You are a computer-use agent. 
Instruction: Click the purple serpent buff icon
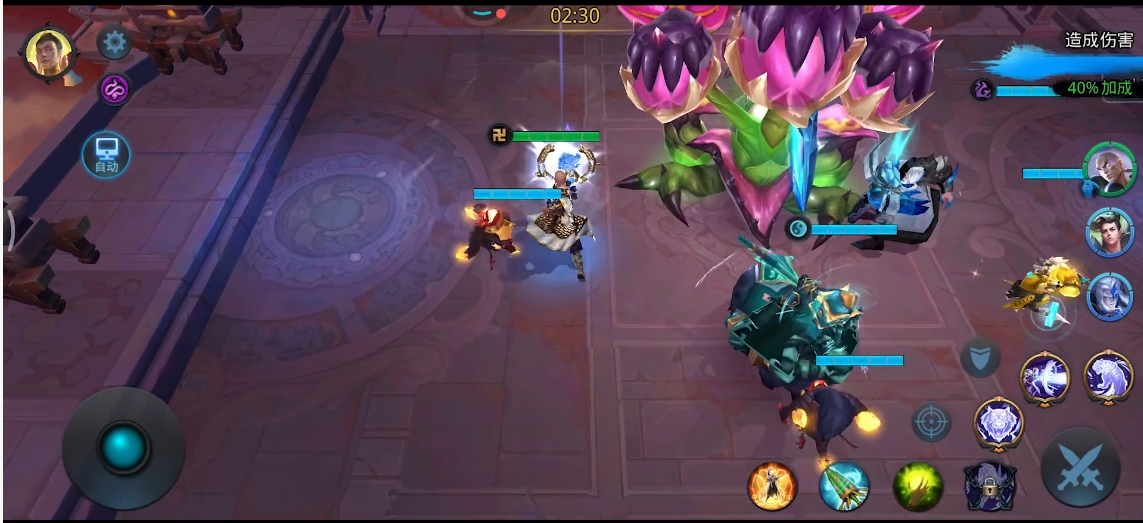coord(114,89)
